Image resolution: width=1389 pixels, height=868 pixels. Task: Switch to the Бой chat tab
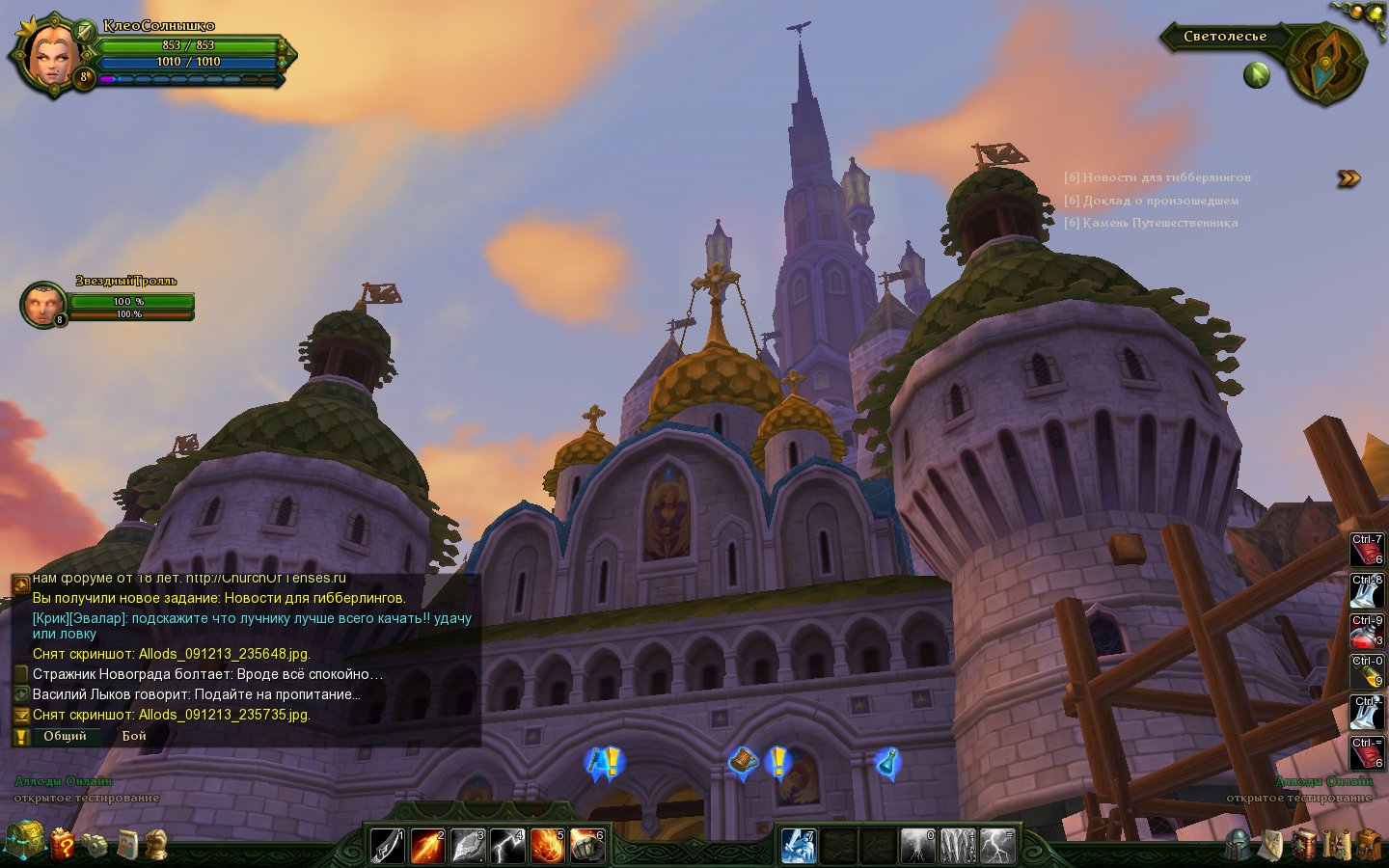[134, 736]
